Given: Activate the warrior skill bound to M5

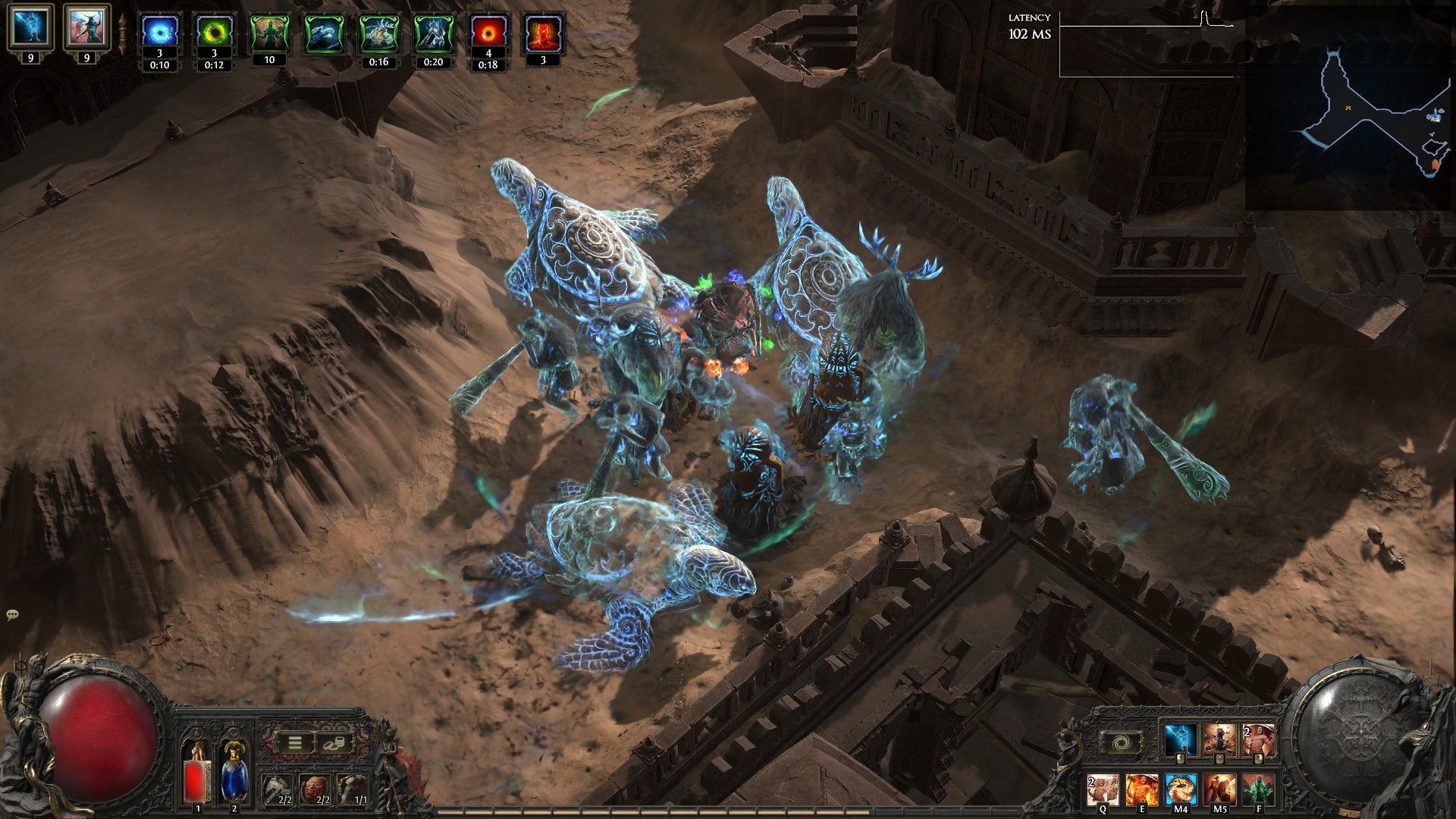Looking at the screenshot, I should tap(1219, 789).
